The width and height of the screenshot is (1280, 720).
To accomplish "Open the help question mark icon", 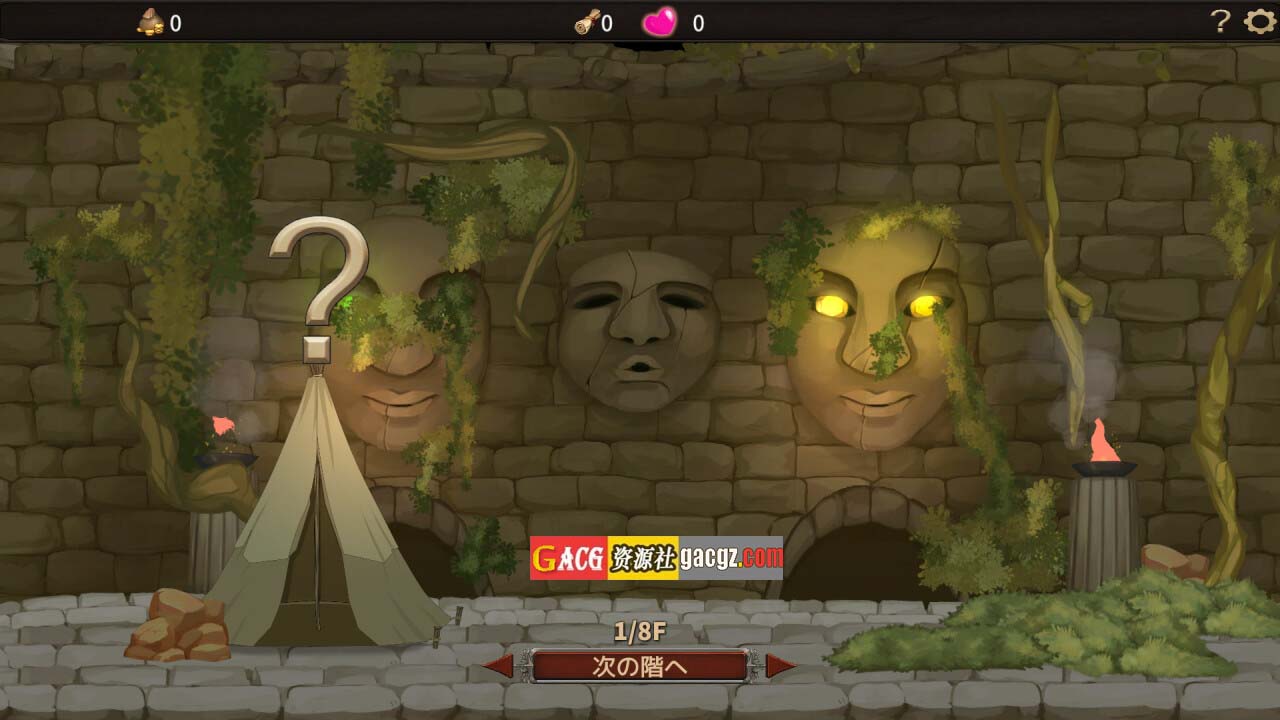I will [1220, 21].
